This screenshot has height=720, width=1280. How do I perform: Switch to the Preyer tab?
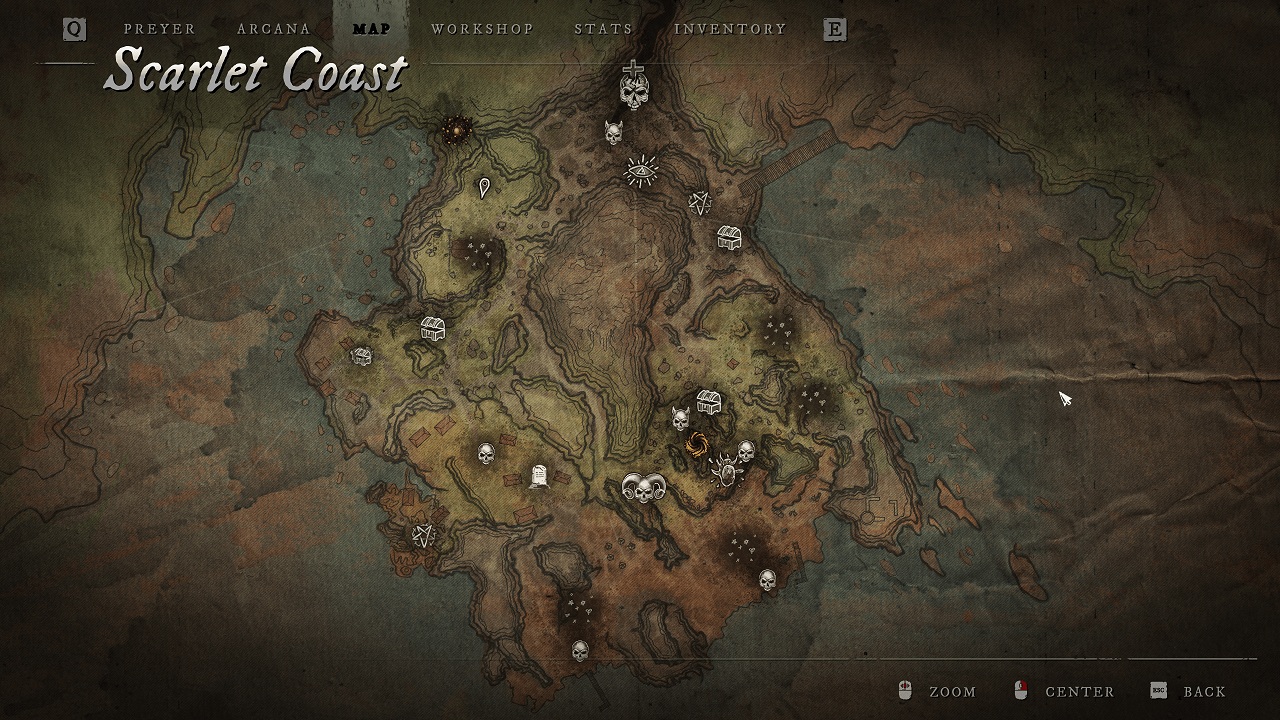point(160,29)
